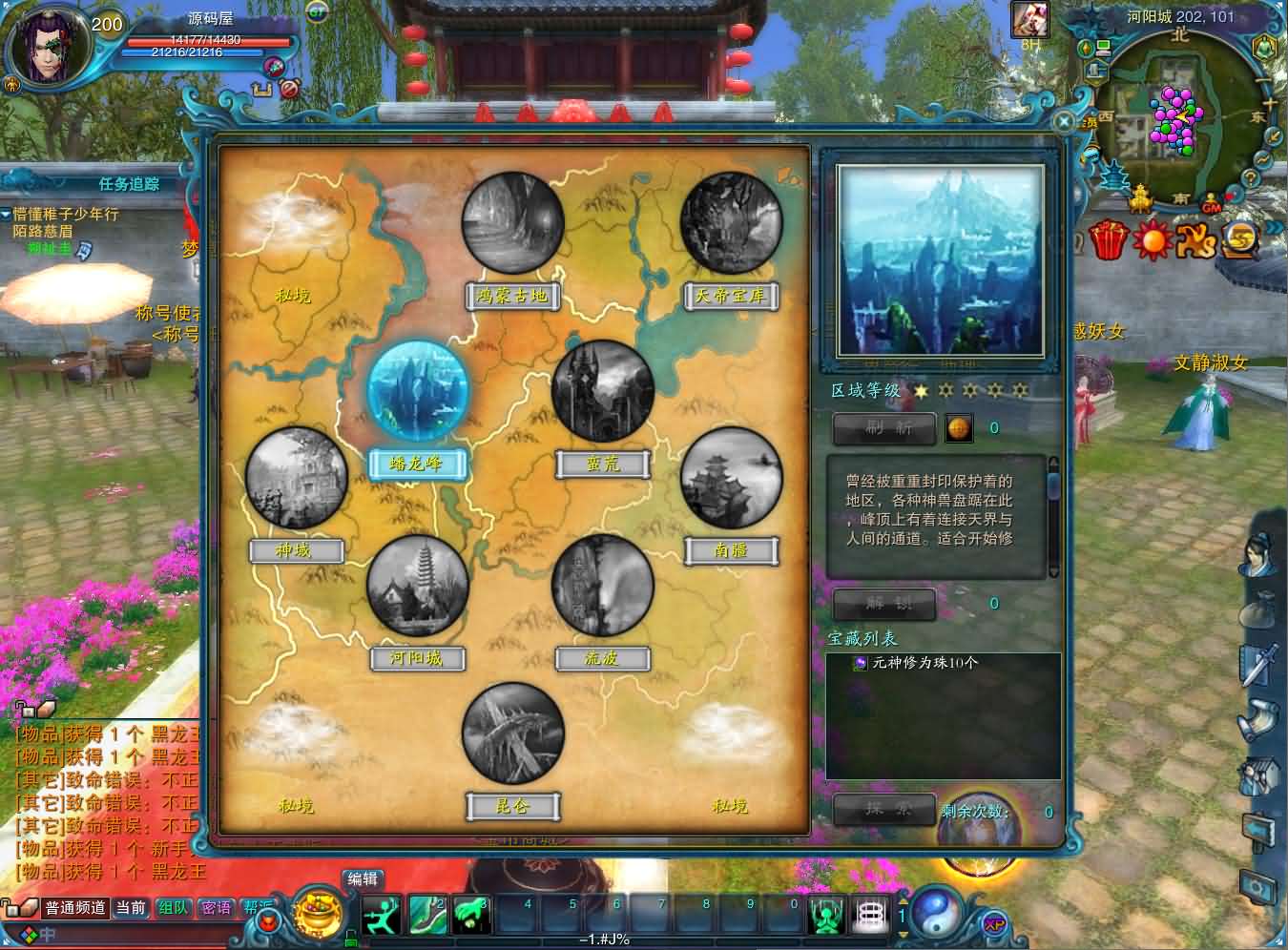Click the GM helper icon below the minimap
The width and height of the screenshot is (1288, 950).
(1210, 203)
